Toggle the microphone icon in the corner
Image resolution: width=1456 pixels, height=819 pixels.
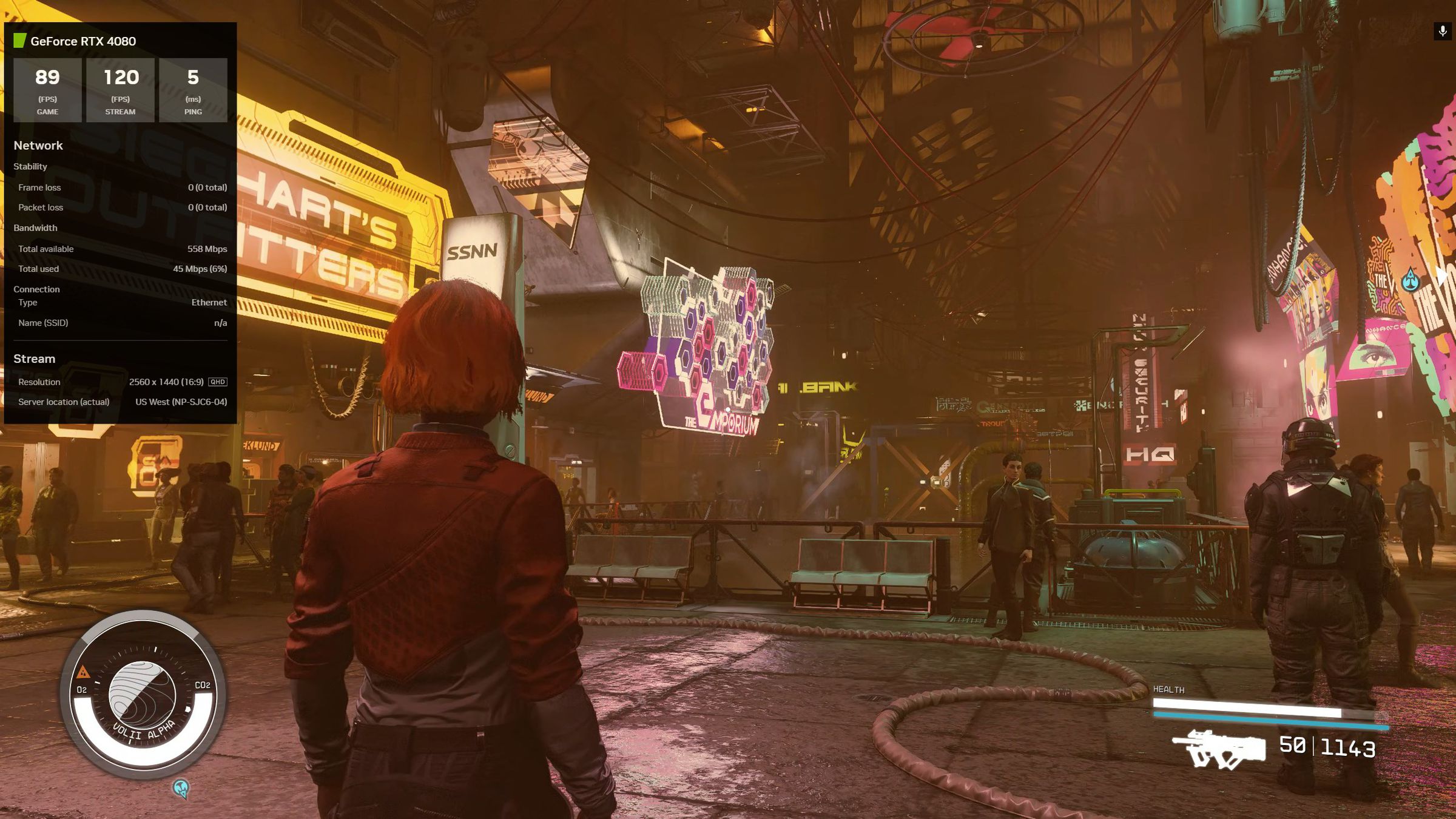click(x=1443, y=31)
